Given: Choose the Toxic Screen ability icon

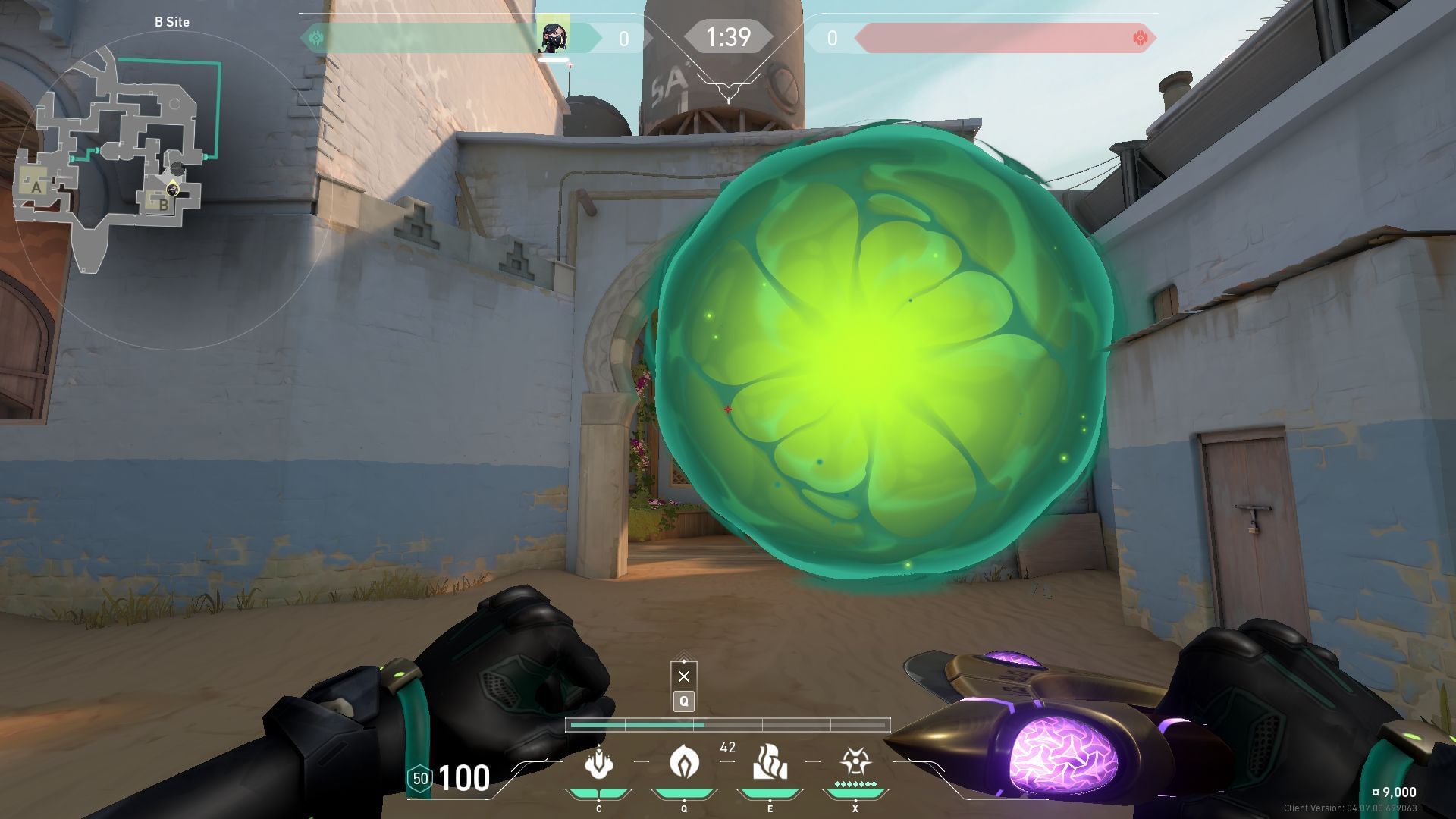Looking at the screenshot, I should click(770, 763).
